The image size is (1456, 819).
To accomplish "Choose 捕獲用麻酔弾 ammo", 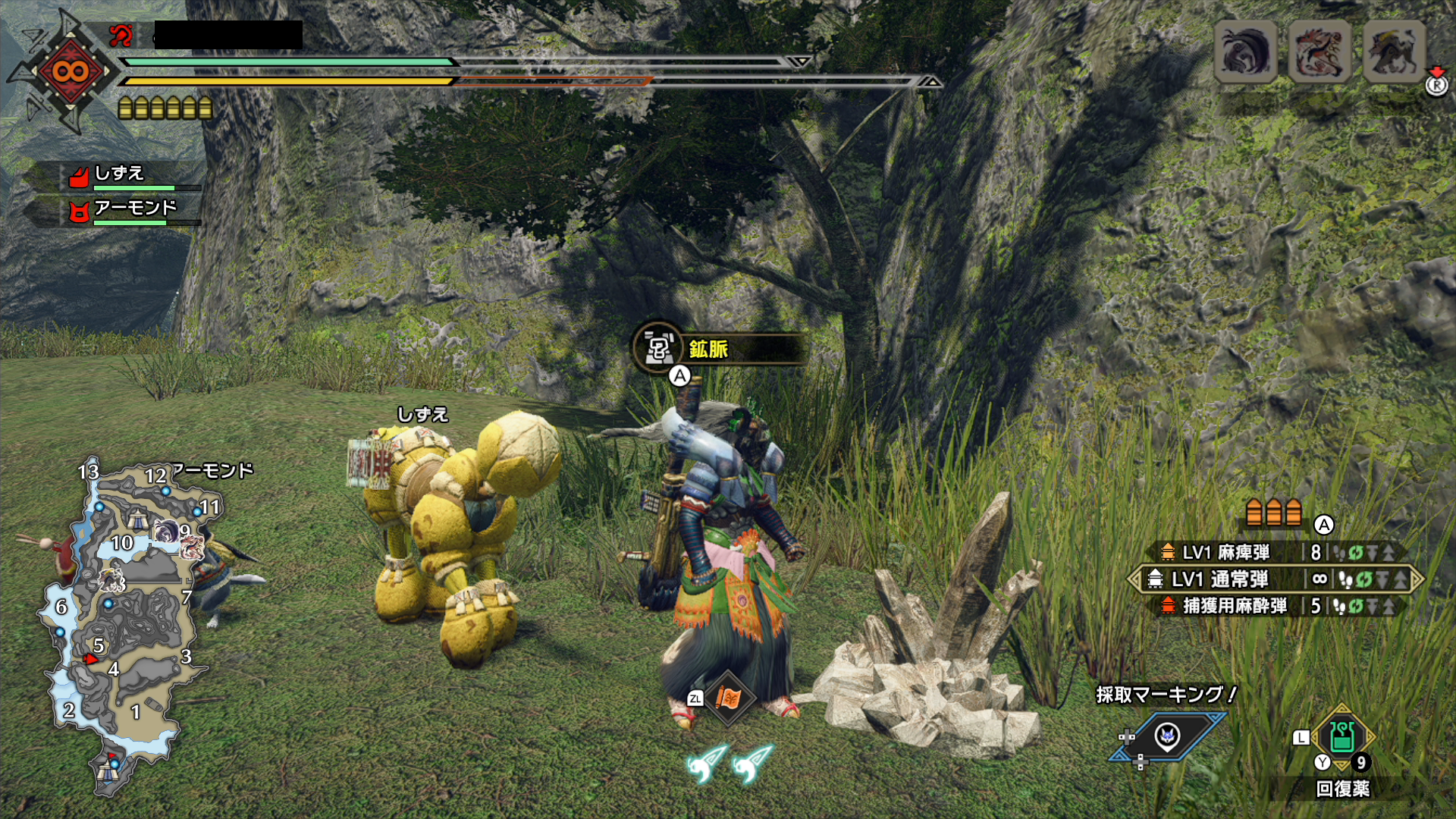I will pos(1235,606).
